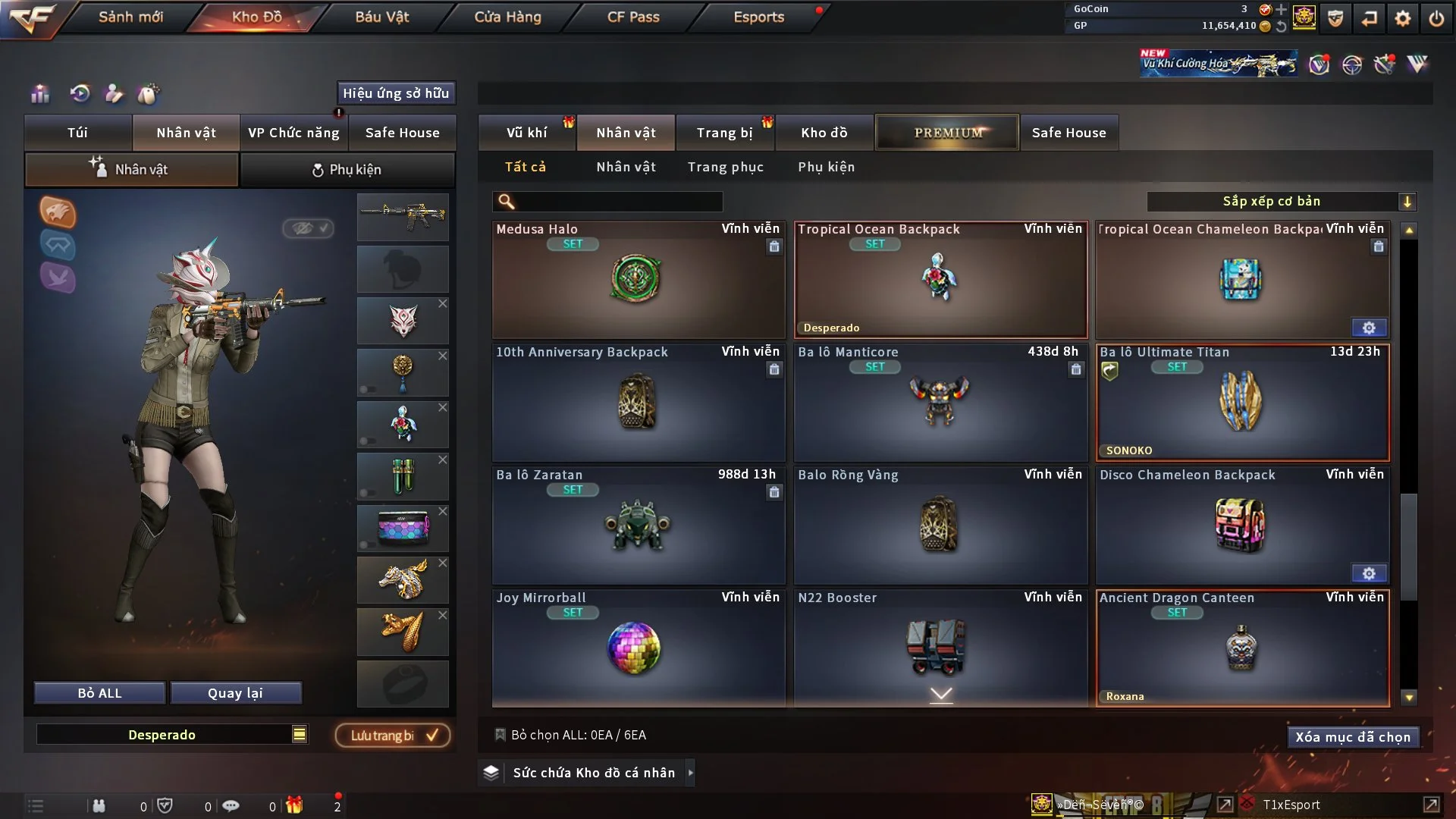Filter items by Phụ kiện category

pos(826,167)
